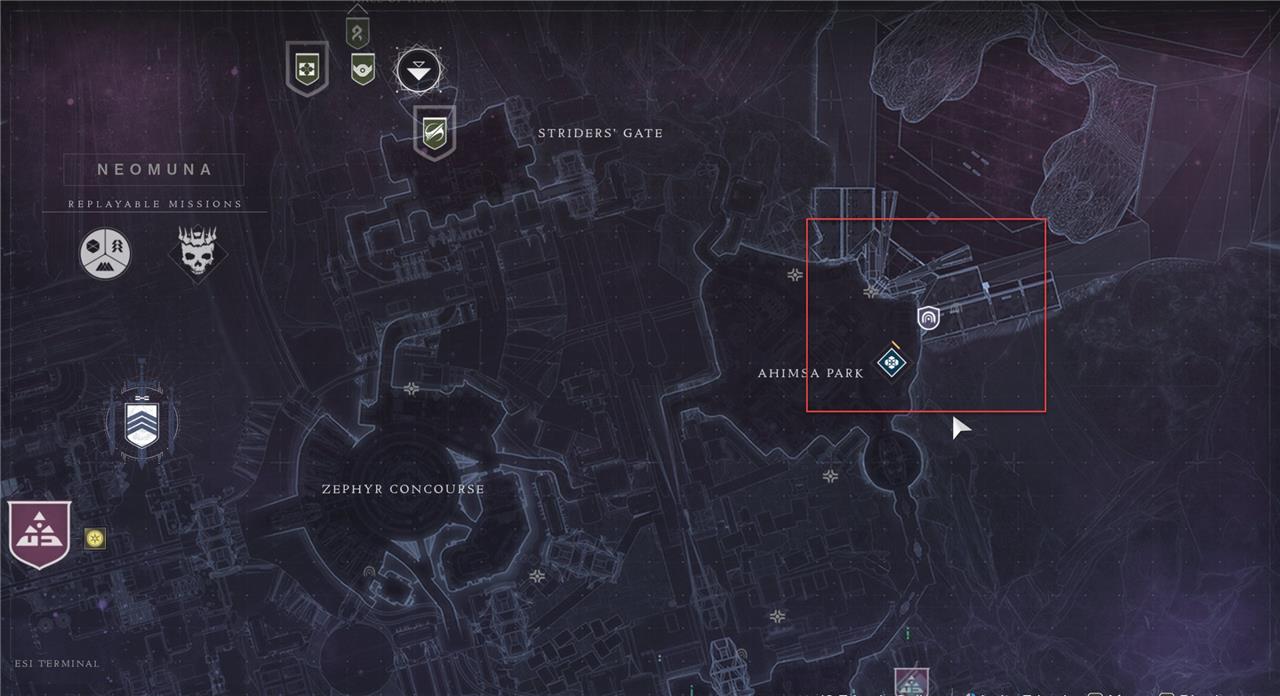Click the green swirl banner by Striders' Gate
Screen dimensions: 1280x696
(434, 132)
